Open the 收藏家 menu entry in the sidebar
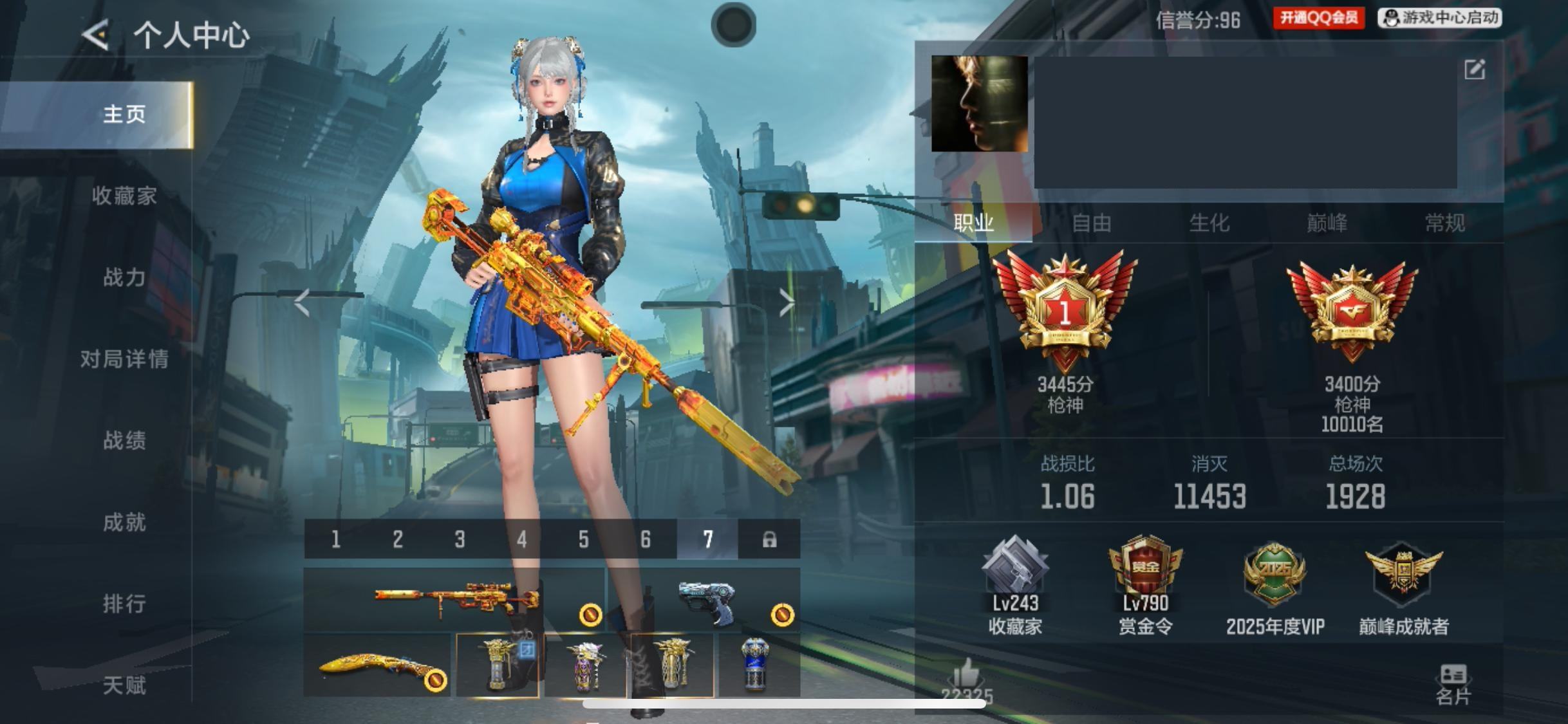Viewport: 1568px width, 724px height. tap(124, 196)
